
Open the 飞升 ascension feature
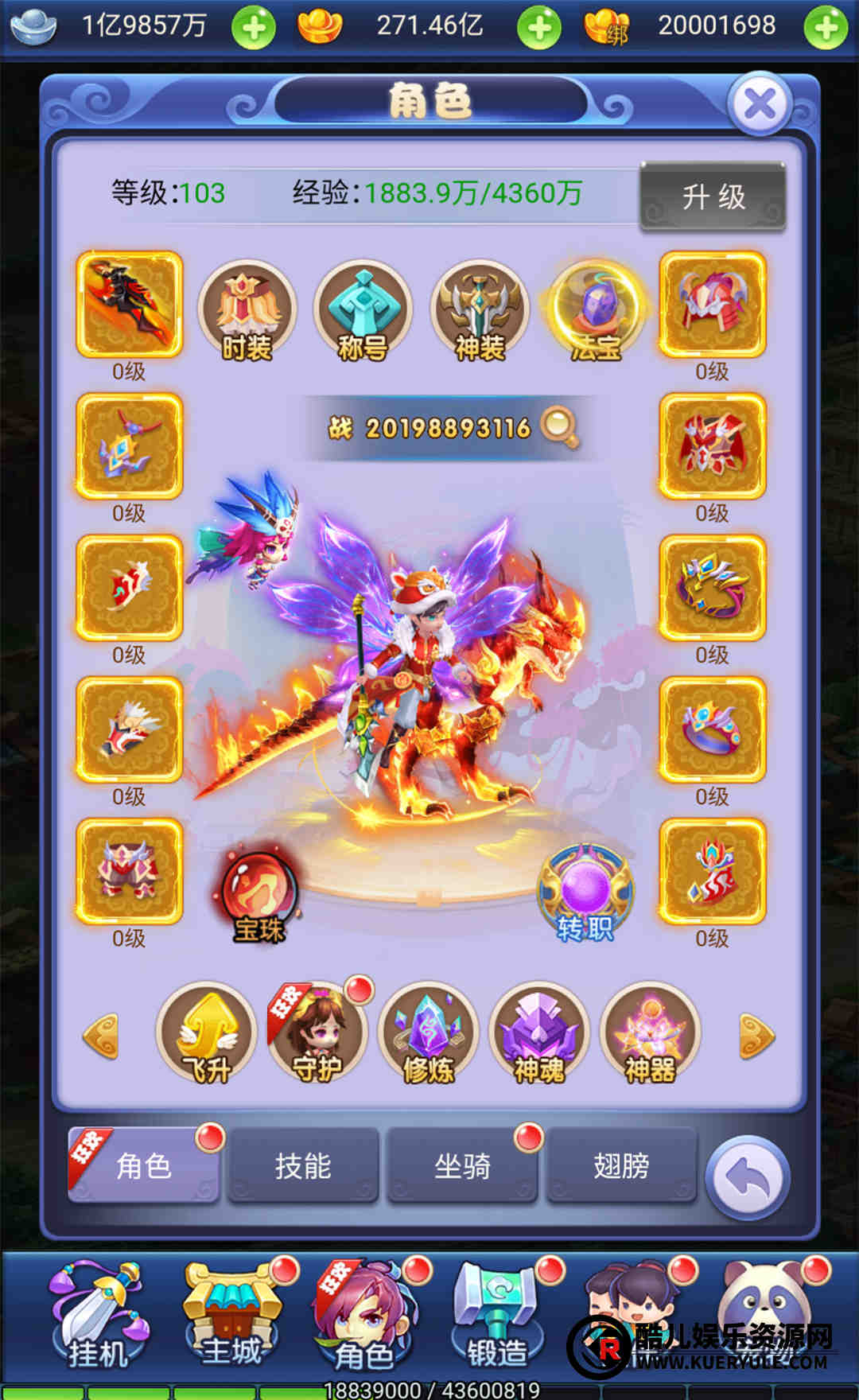(x=208, y=1034)
